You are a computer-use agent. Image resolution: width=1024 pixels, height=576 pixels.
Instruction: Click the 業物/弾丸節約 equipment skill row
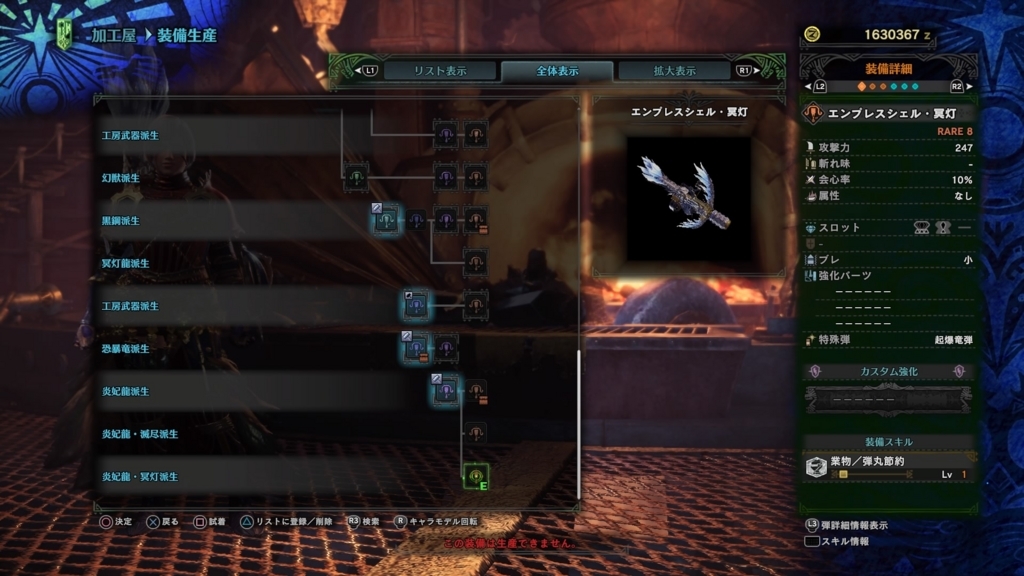tap(888, 467)
